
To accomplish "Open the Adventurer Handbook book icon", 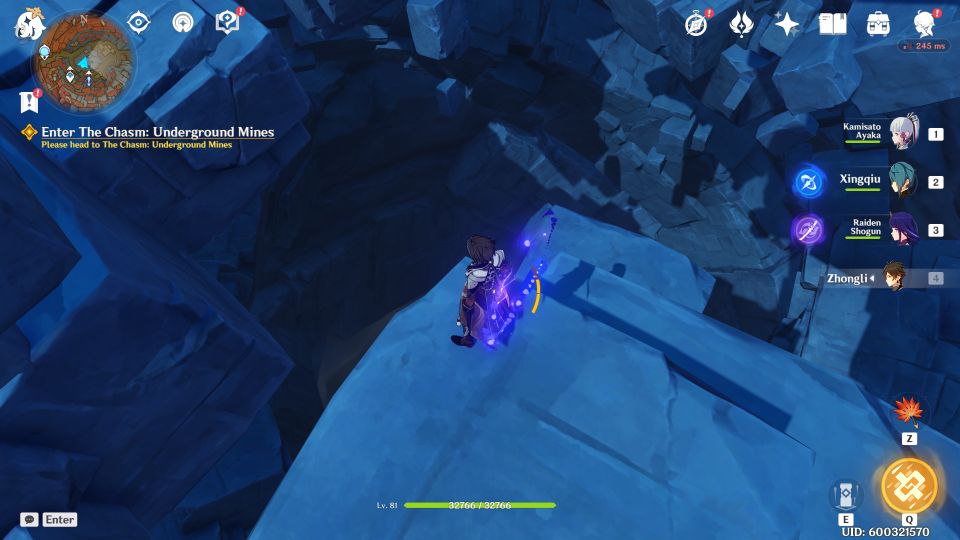I will pyautogui.click(x=832, y=24).
